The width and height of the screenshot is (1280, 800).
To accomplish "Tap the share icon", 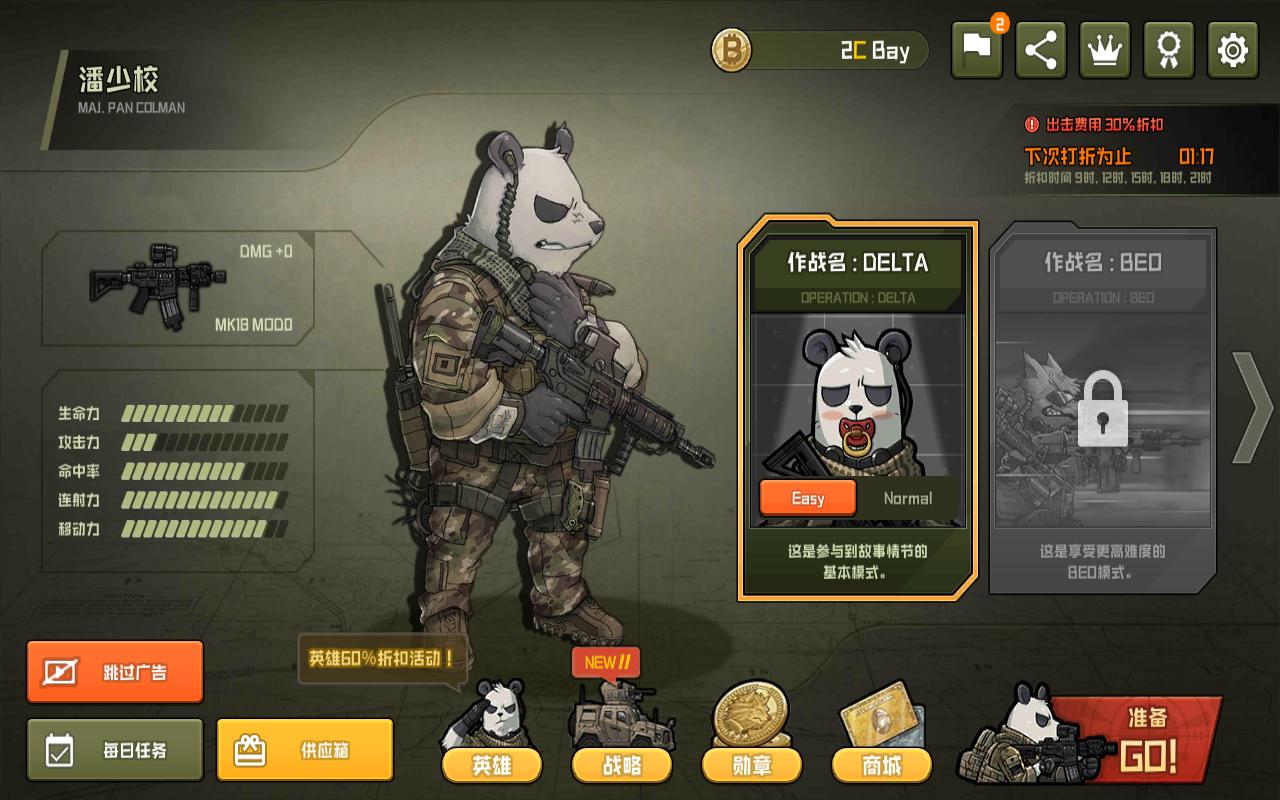I will click(x=1040, y=50).
